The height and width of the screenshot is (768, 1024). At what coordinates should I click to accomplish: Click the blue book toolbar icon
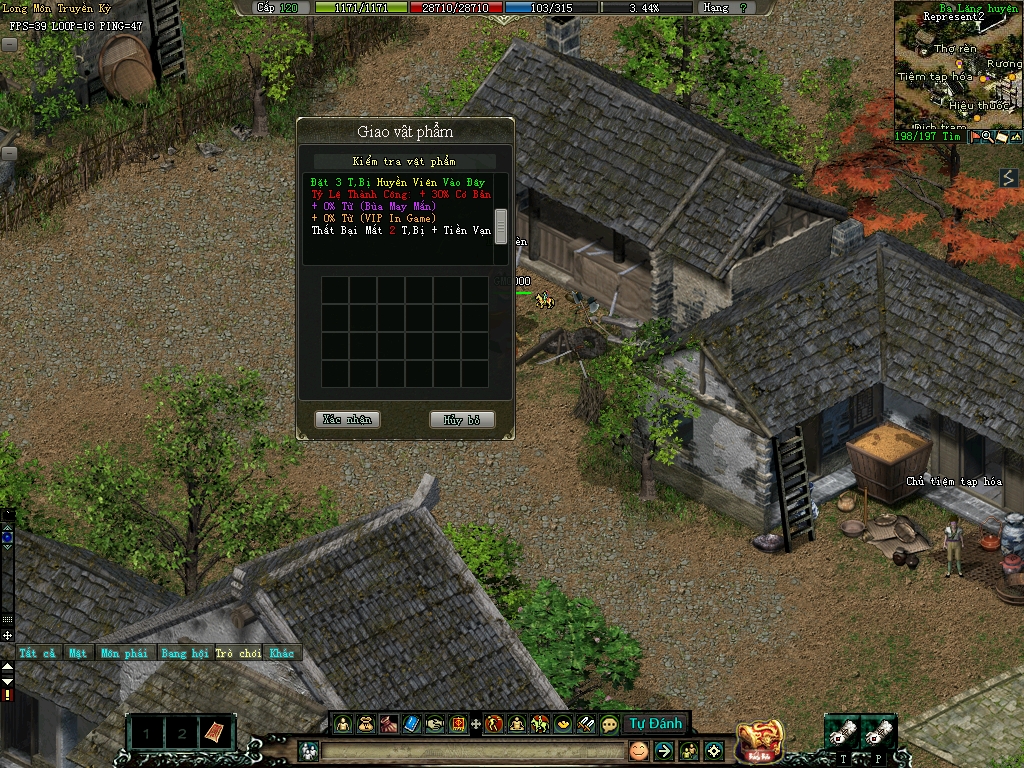pyautogui.click(x=411, y=723)
